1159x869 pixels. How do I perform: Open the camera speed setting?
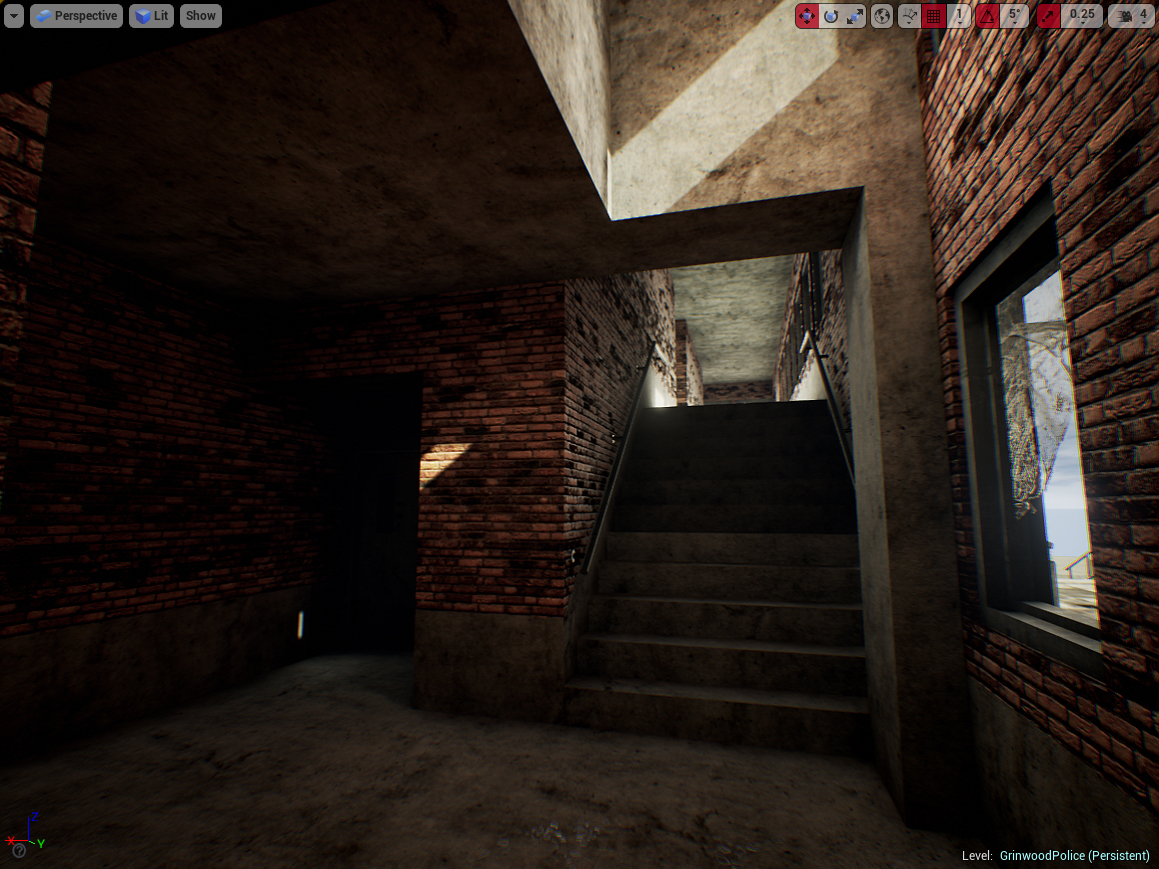pos(1131,16)
